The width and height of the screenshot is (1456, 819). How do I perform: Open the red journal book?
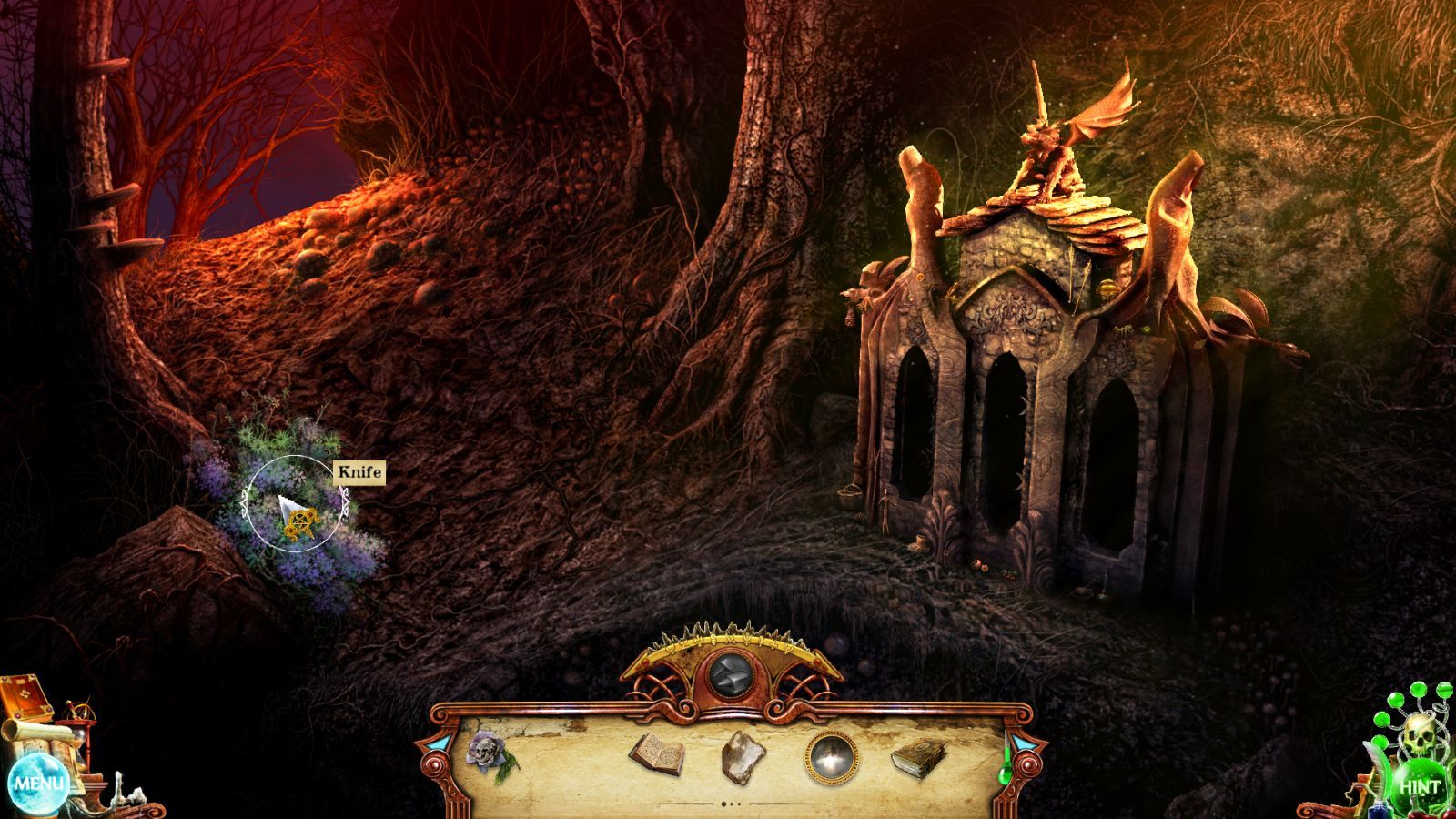pyautogui.click(x=24, y=699)
